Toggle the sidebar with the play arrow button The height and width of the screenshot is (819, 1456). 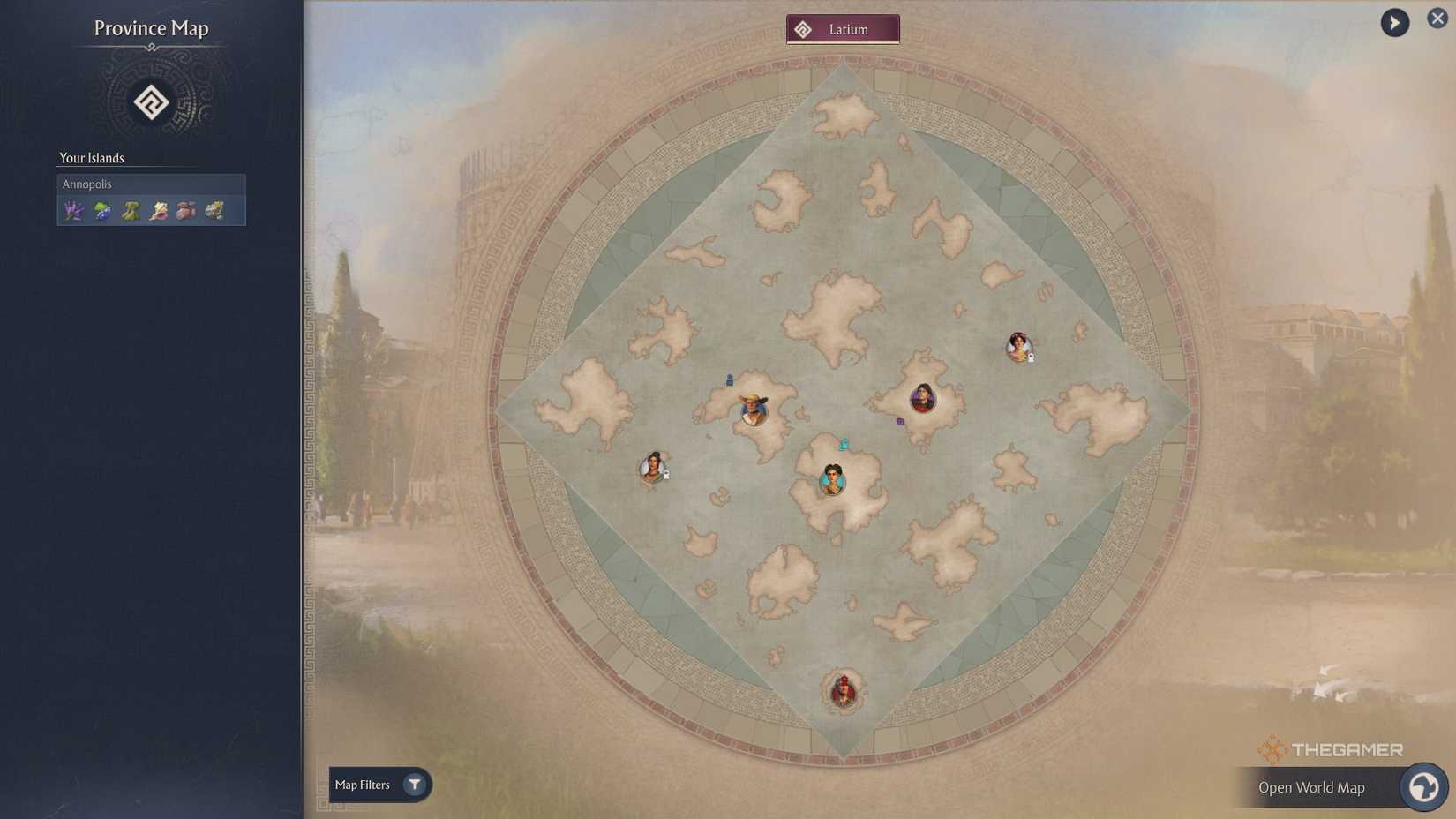[x=1394, y=22]
